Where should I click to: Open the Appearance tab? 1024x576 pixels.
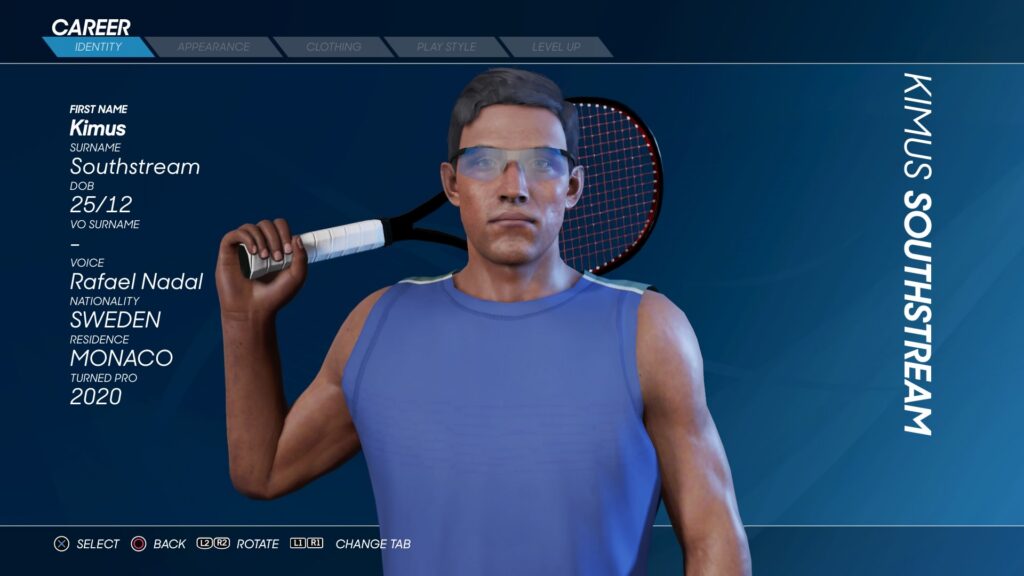pos(213,47)
